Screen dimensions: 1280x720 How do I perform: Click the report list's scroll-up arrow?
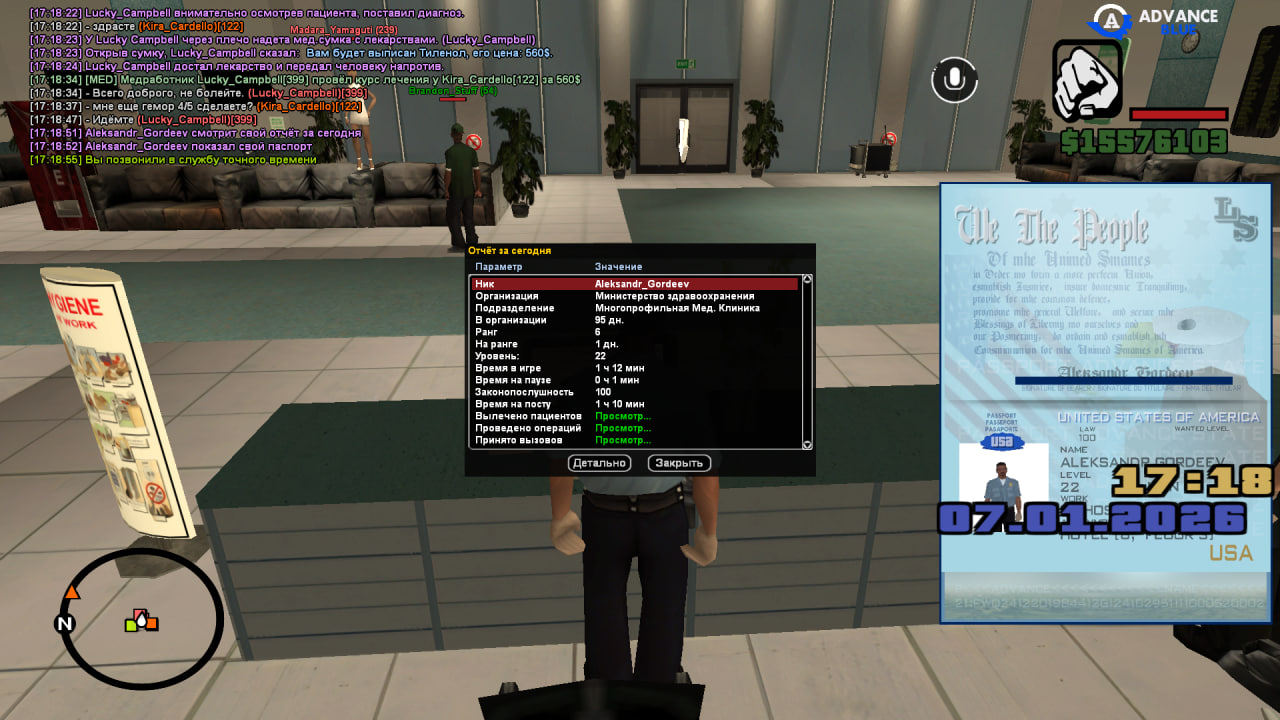pos(807,279)
